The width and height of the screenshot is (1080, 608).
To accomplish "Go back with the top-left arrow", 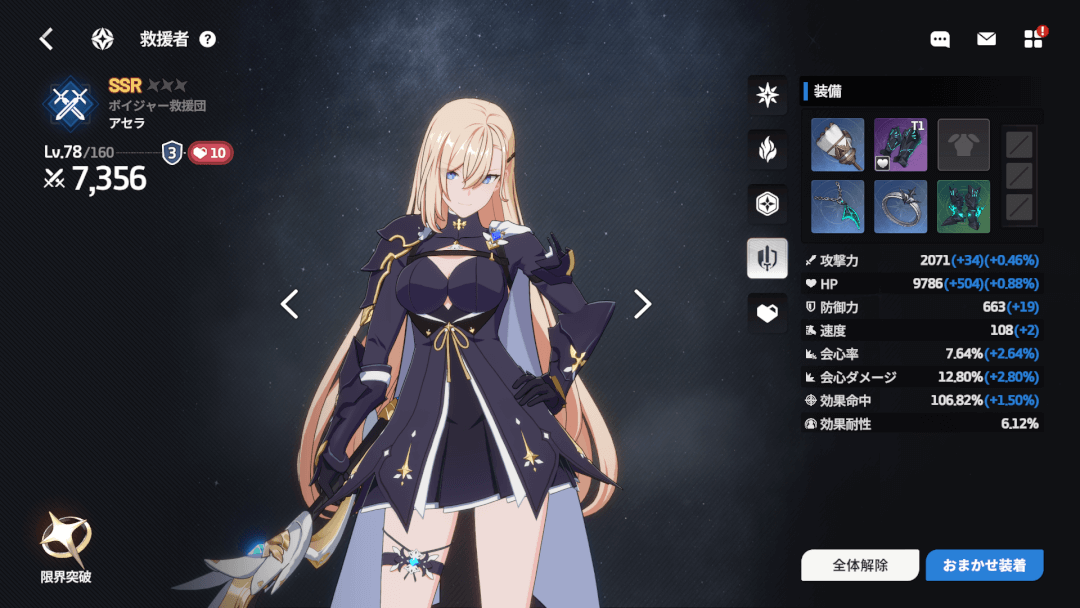I will (46, 39).
